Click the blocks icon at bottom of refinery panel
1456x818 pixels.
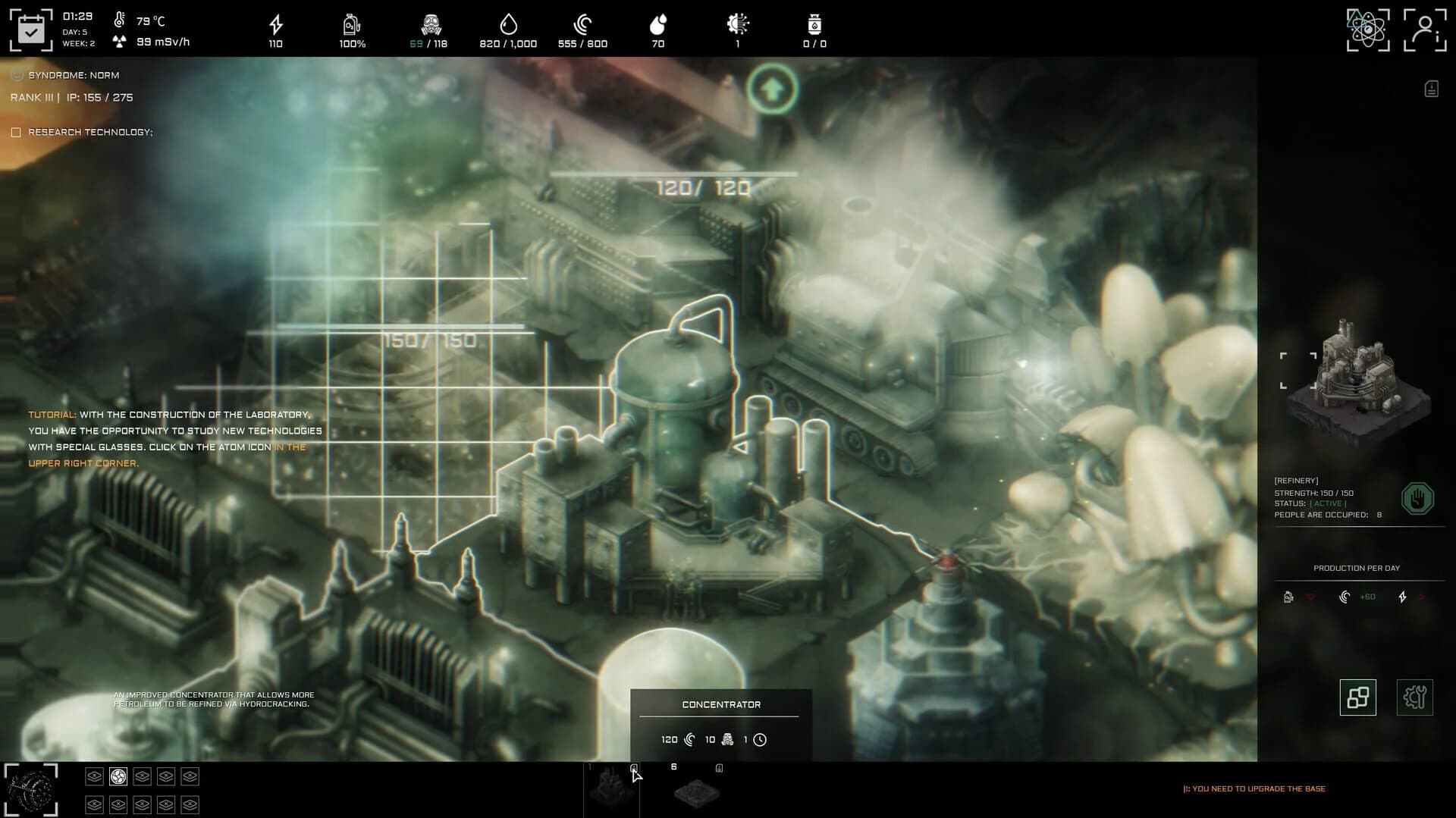tap(1357, 697)
